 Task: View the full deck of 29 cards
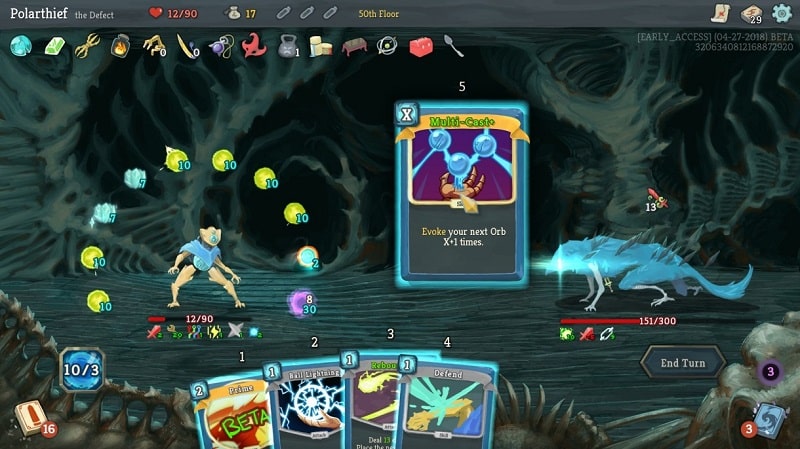coord(751,14)
